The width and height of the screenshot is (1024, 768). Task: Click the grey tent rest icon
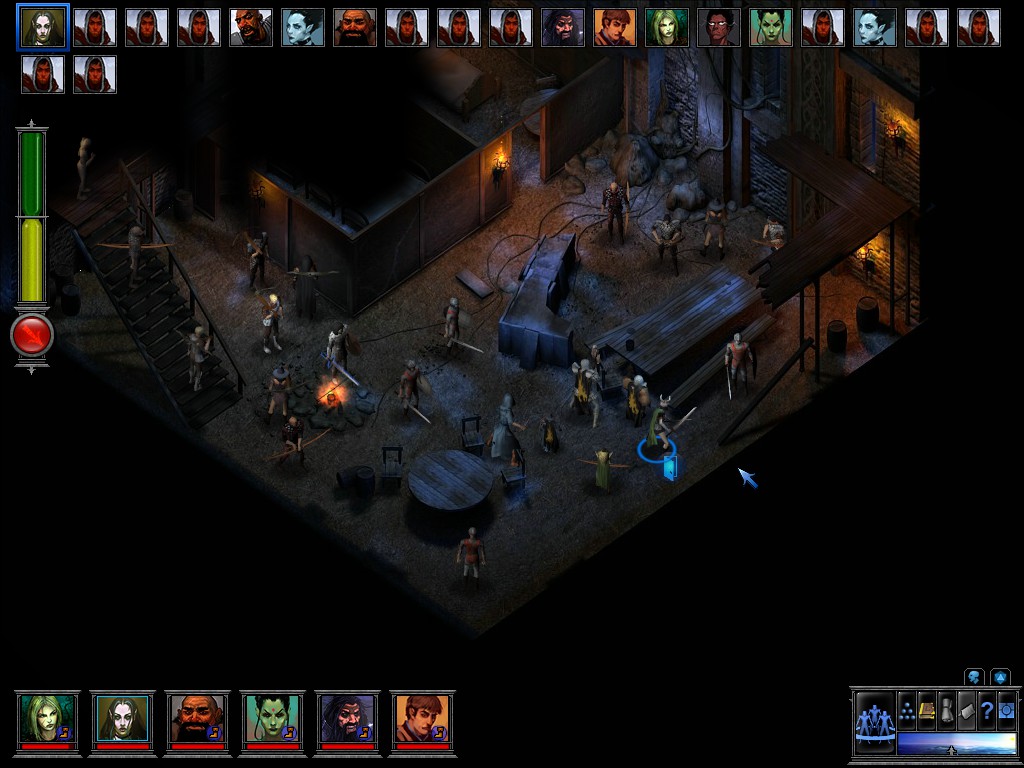click(967, 711)
